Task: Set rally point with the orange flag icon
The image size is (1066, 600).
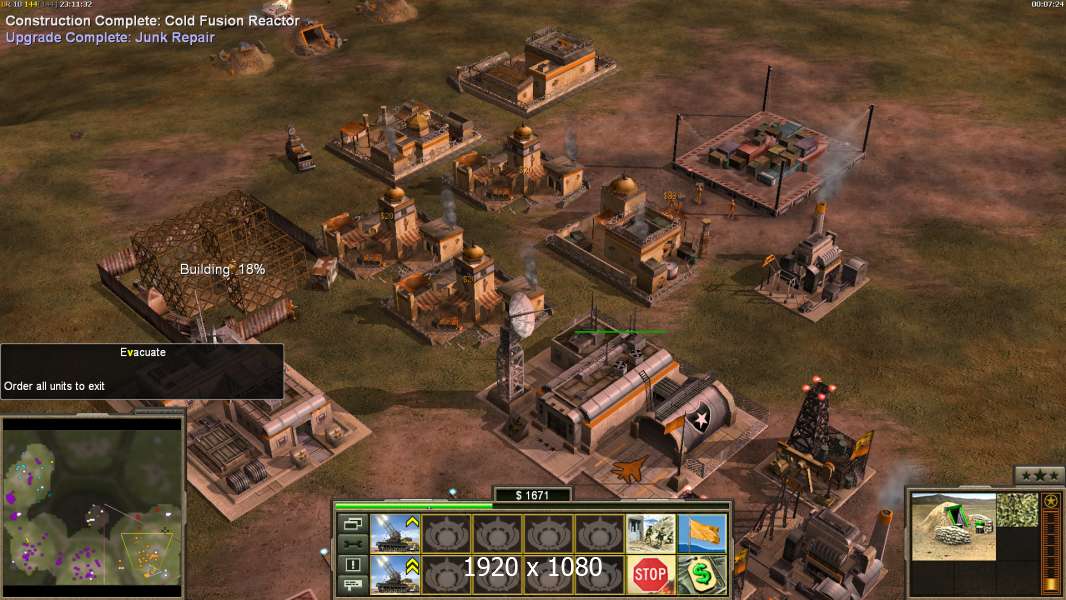Action: click(702, 533)
